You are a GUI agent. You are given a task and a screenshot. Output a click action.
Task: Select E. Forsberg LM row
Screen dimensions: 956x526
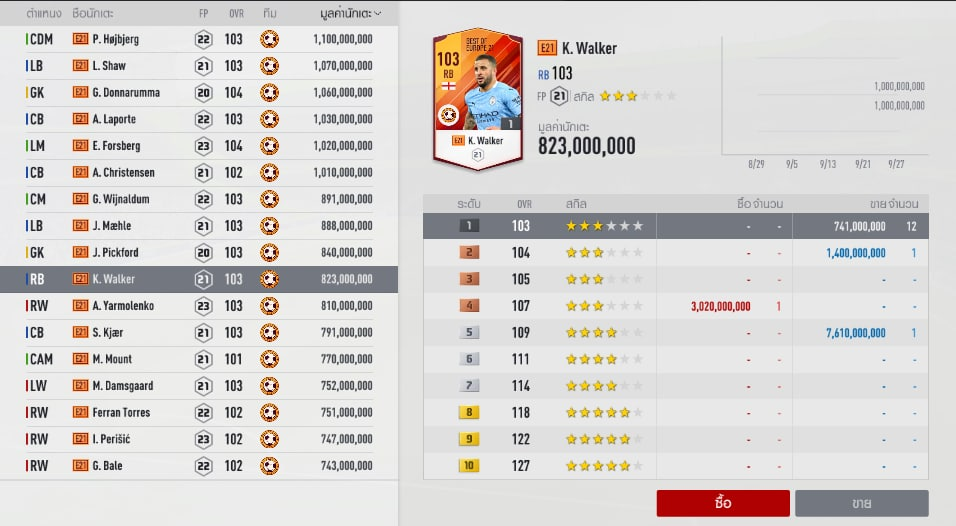tap(199, 146)
